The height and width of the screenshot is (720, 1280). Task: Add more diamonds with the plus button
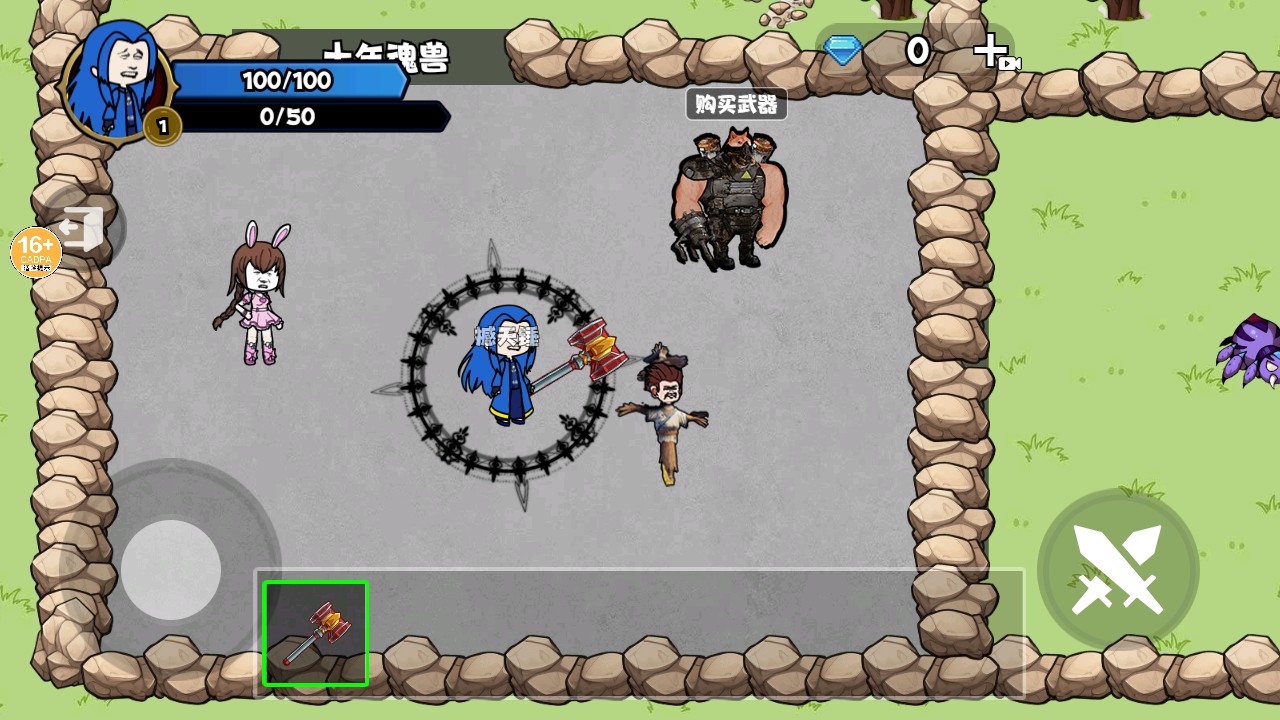pyautogui.click(x=992, y=51)
